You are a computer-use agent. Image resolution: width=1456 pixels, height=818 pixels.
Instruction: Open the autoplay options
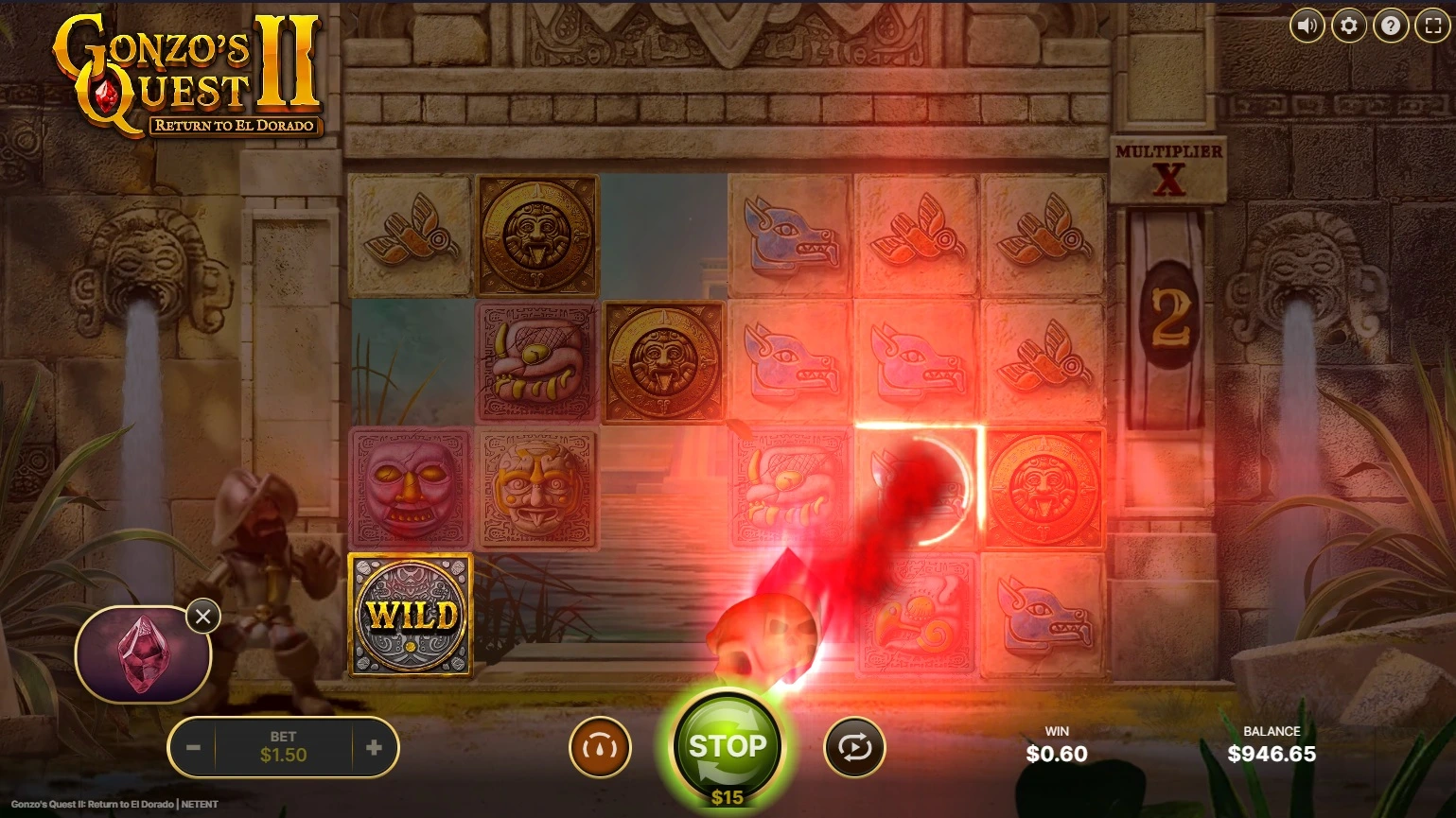854,748
